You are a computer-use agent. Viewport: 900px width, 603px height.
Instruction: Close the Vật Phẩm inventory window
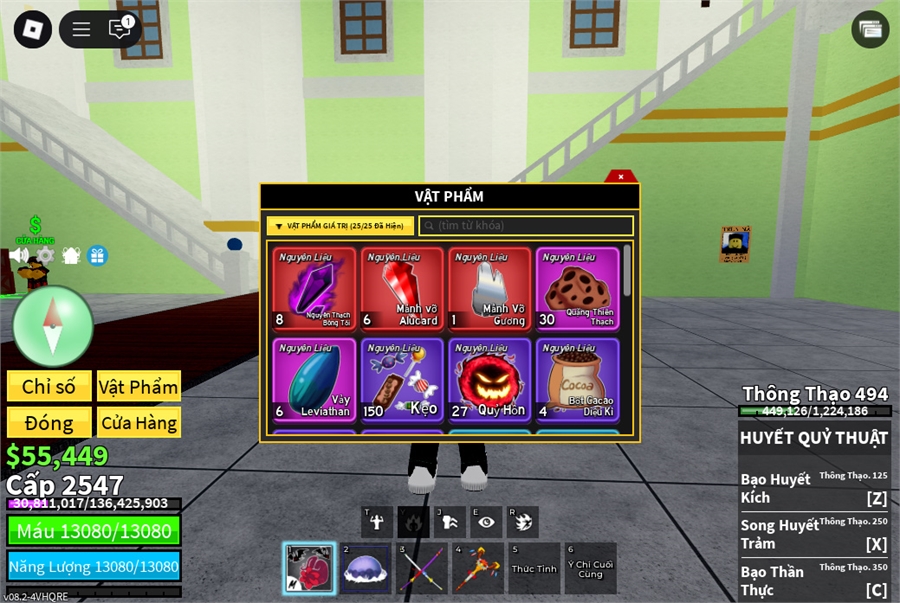pyautogui.click(x=621, y=177)
